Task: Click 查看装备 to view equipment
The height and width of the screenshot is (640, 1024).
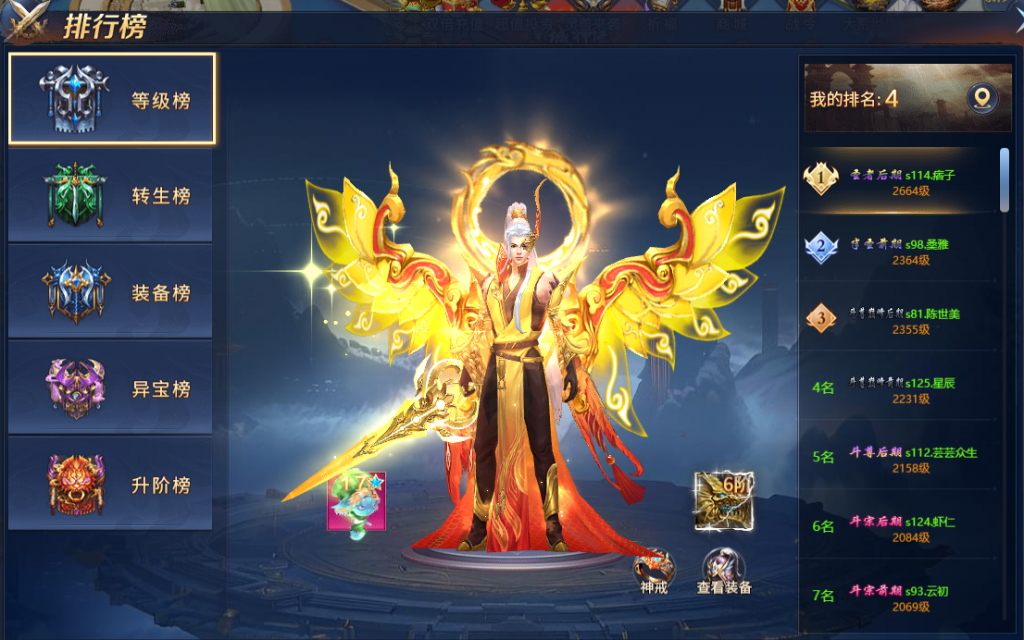Action: click(724, 571)
